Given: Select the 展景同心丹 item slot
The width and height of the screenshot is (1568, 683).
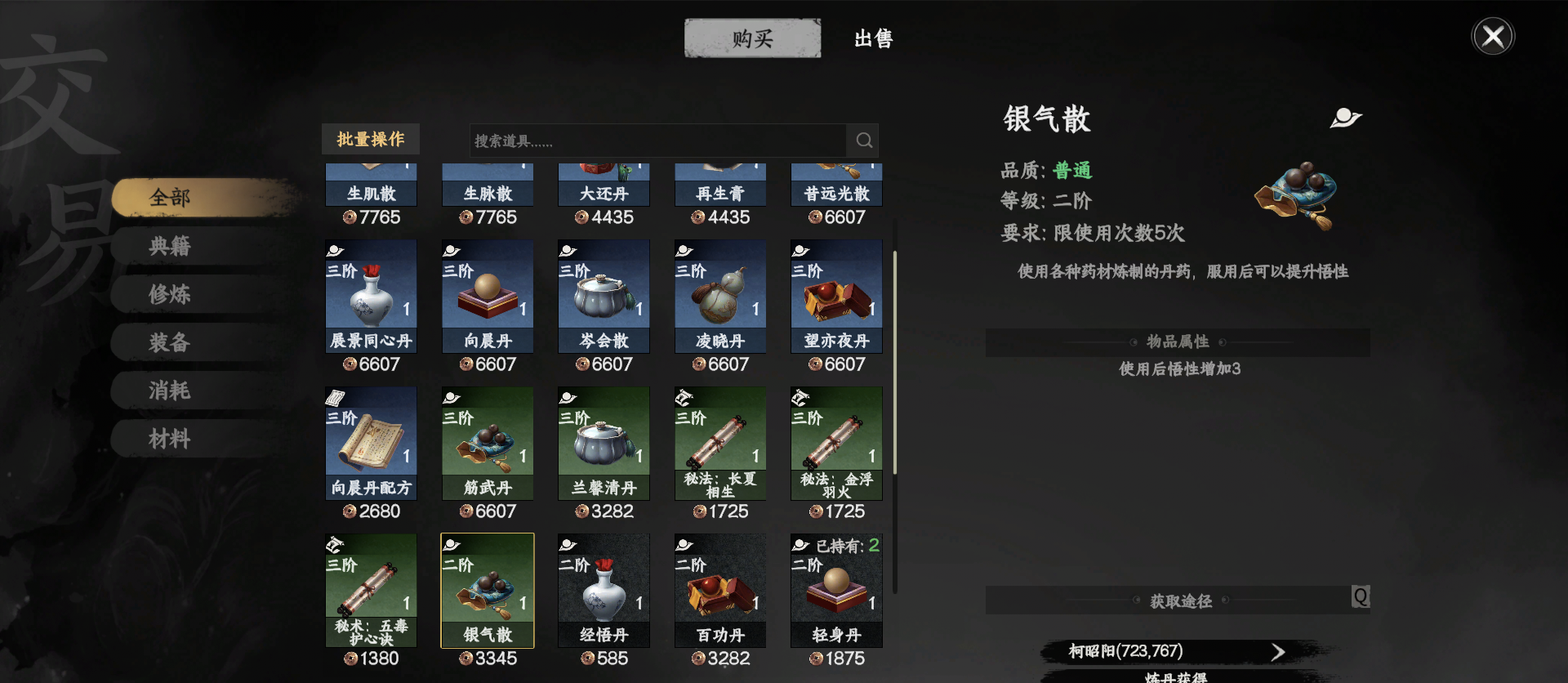Looking at the screenshot, I should 371,296.
